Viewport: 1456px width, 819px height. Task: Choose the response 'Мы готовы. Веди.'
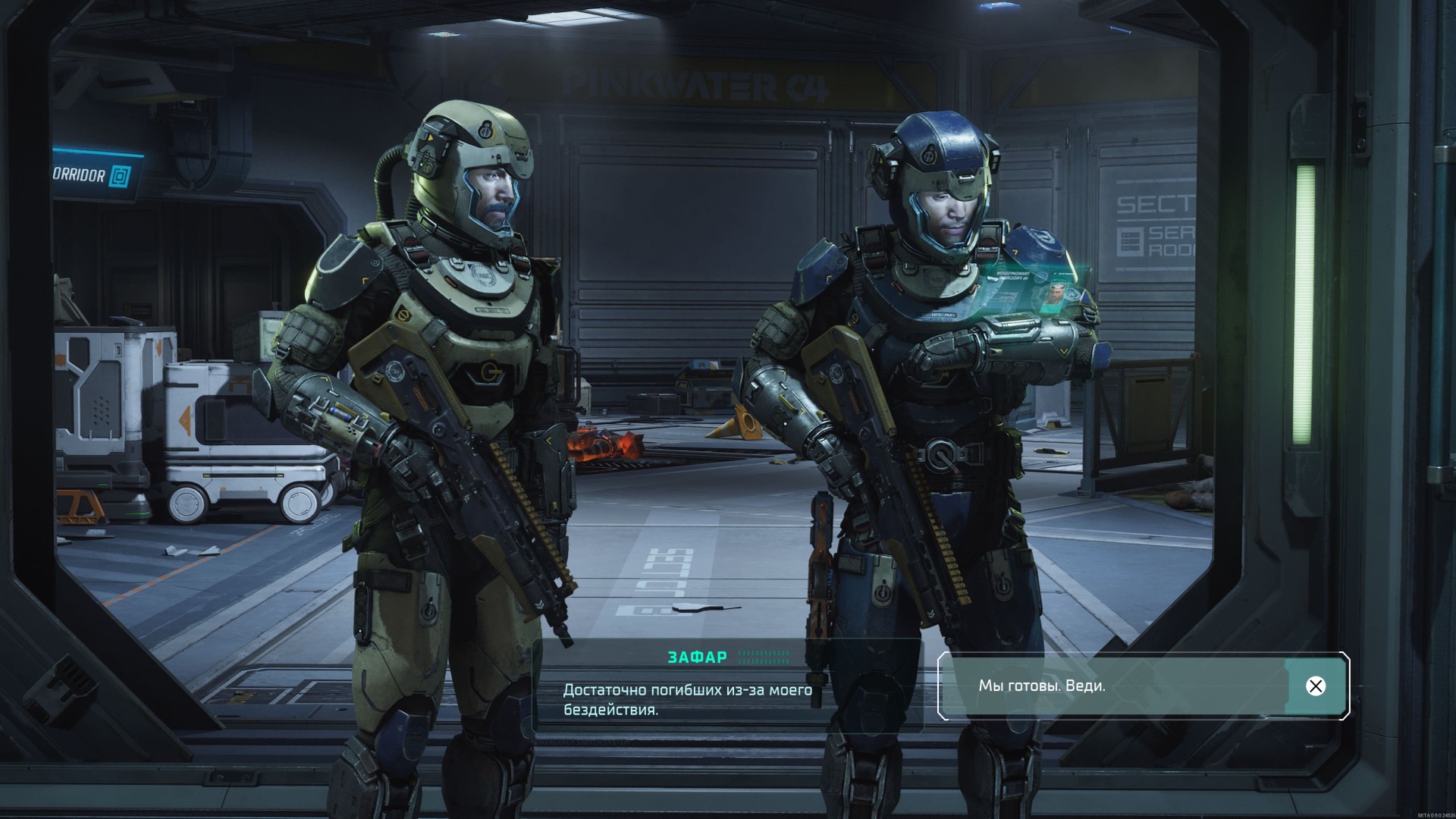1043,687
